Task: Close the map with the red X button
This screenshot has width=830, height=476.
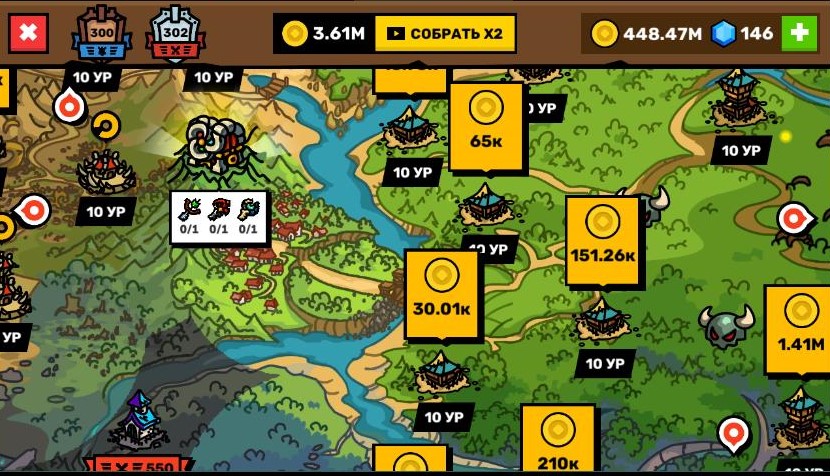Action: [29, 33]
